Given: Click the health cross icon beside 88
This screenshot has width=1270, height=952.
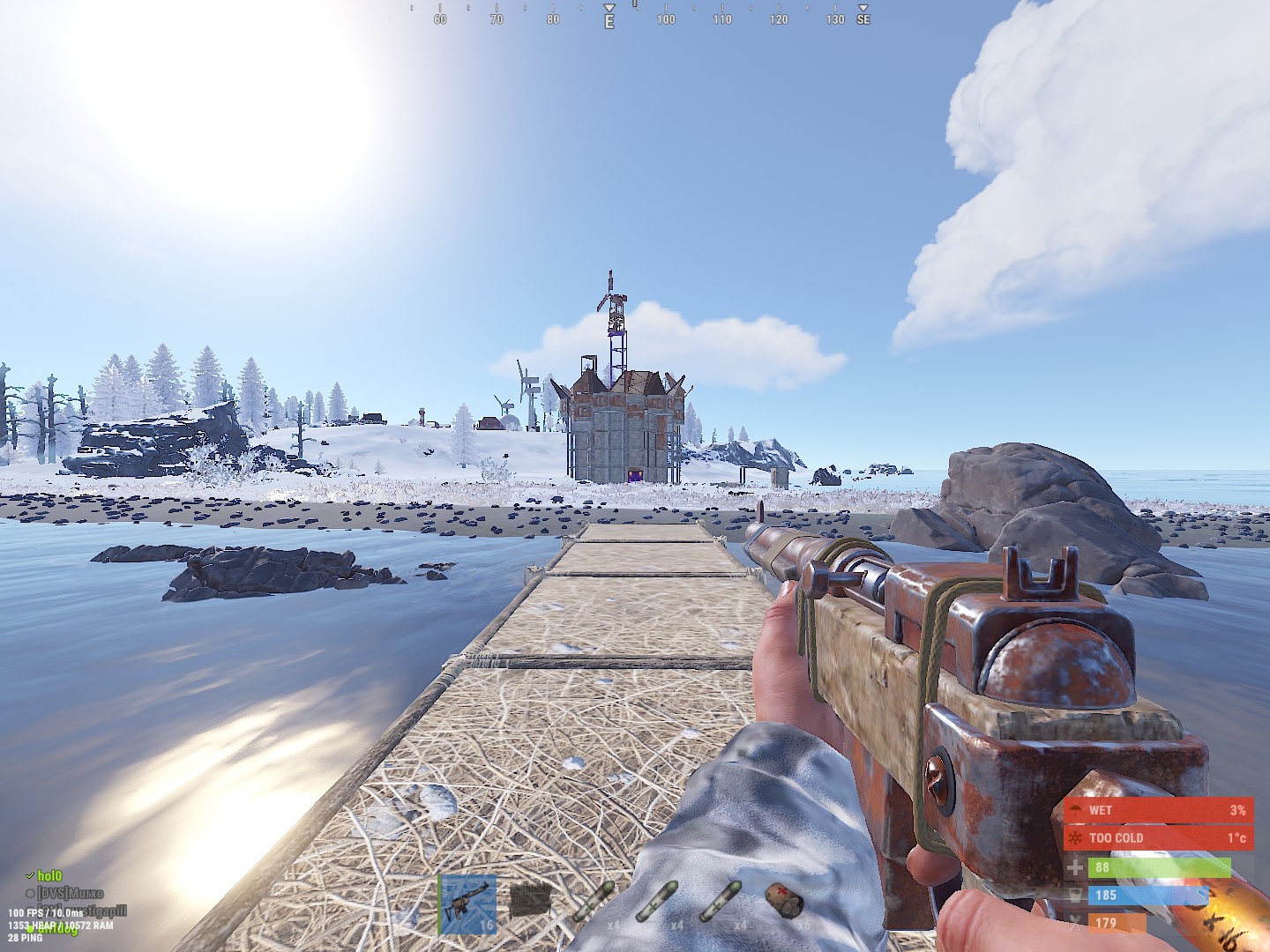Looking at the screenshot, I should coord(1076,868).
